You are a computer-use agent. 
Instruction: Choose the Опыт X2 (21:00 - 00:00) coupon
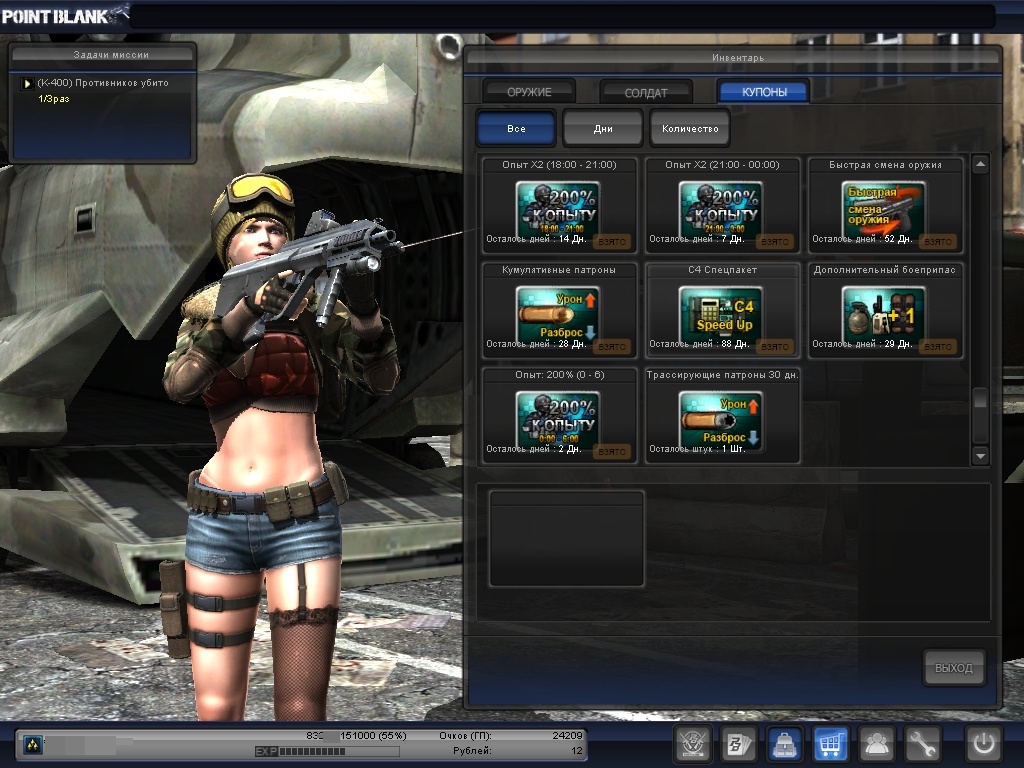(722, 208)
